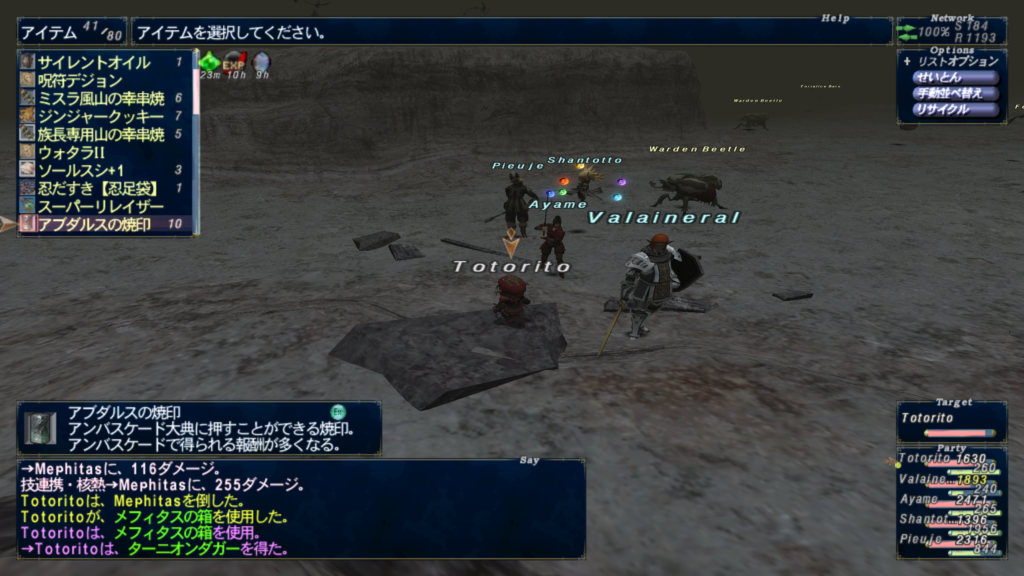Screen dimensions: 1024x576
Task: Expand the リストオプション header
Action: pos(950,61)
